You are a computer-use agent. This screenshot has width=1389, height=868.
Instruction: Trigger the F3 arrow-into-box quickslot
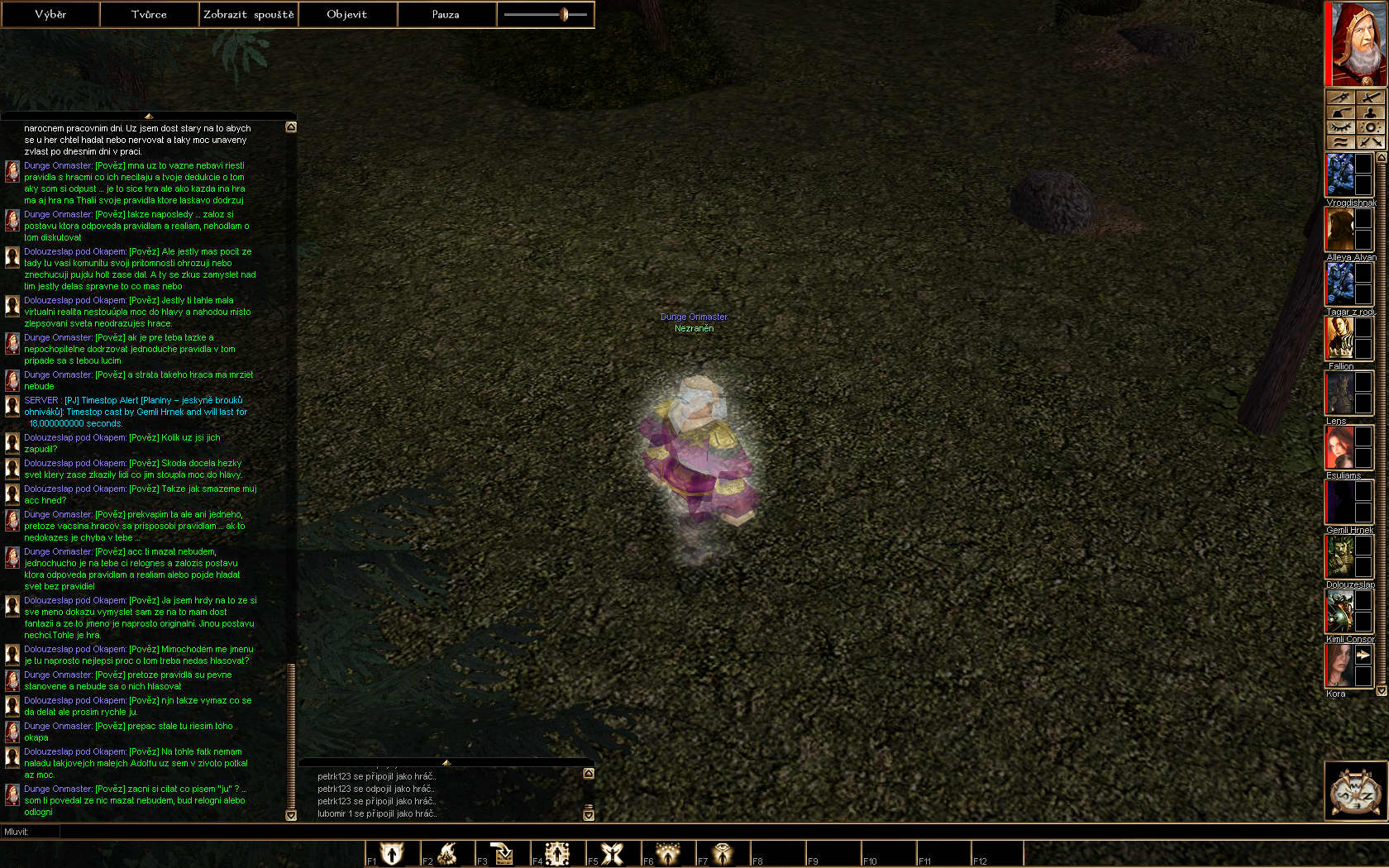tap(502, 852)
